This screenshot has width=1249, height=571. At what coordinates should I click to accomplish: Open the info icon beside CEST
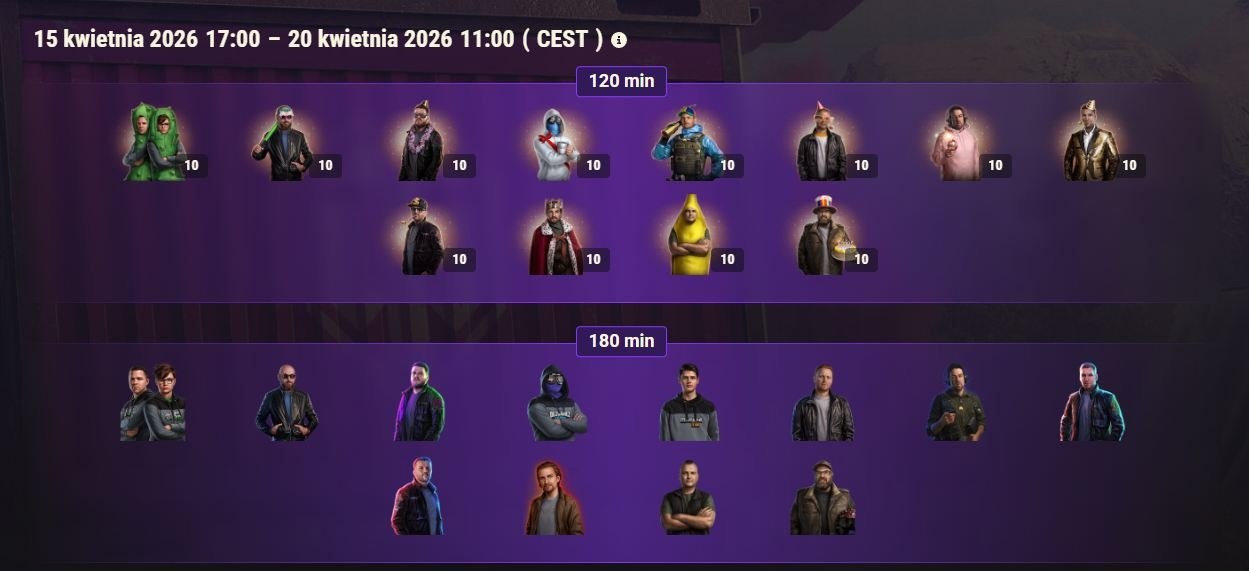point(619,40)
